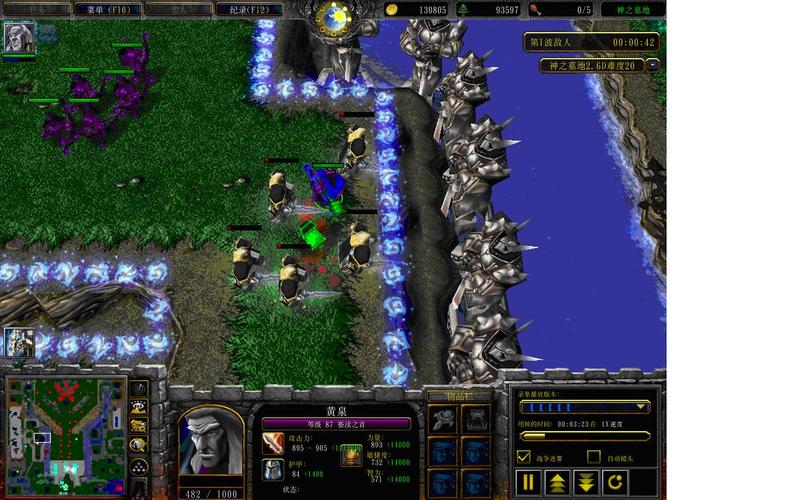787x500 pixels.
Task: Click the hero attributes gold icon
Action: 351,457
